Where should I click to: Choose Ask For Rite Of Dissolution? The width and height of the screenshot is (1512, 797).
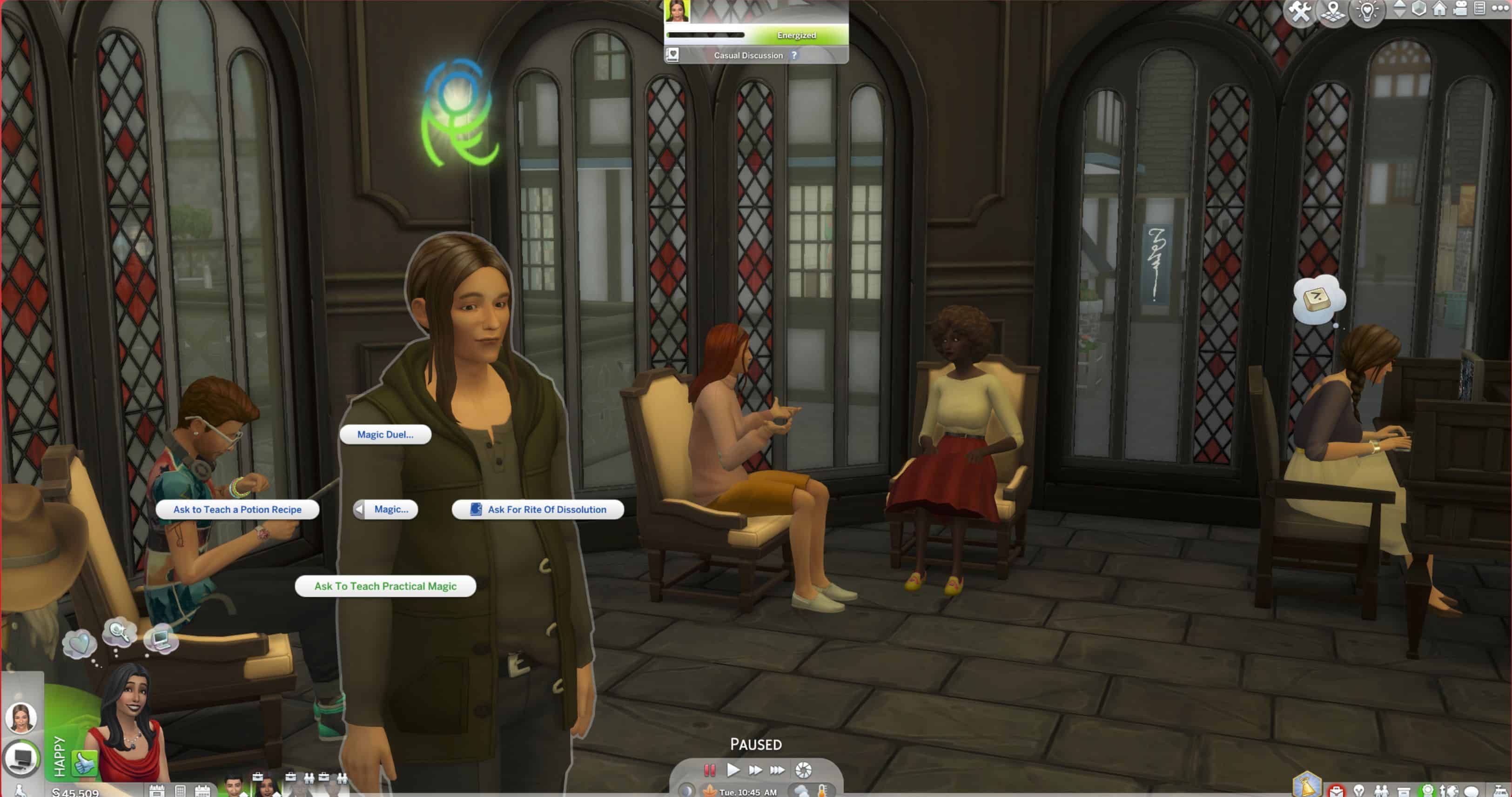[538, 509]
